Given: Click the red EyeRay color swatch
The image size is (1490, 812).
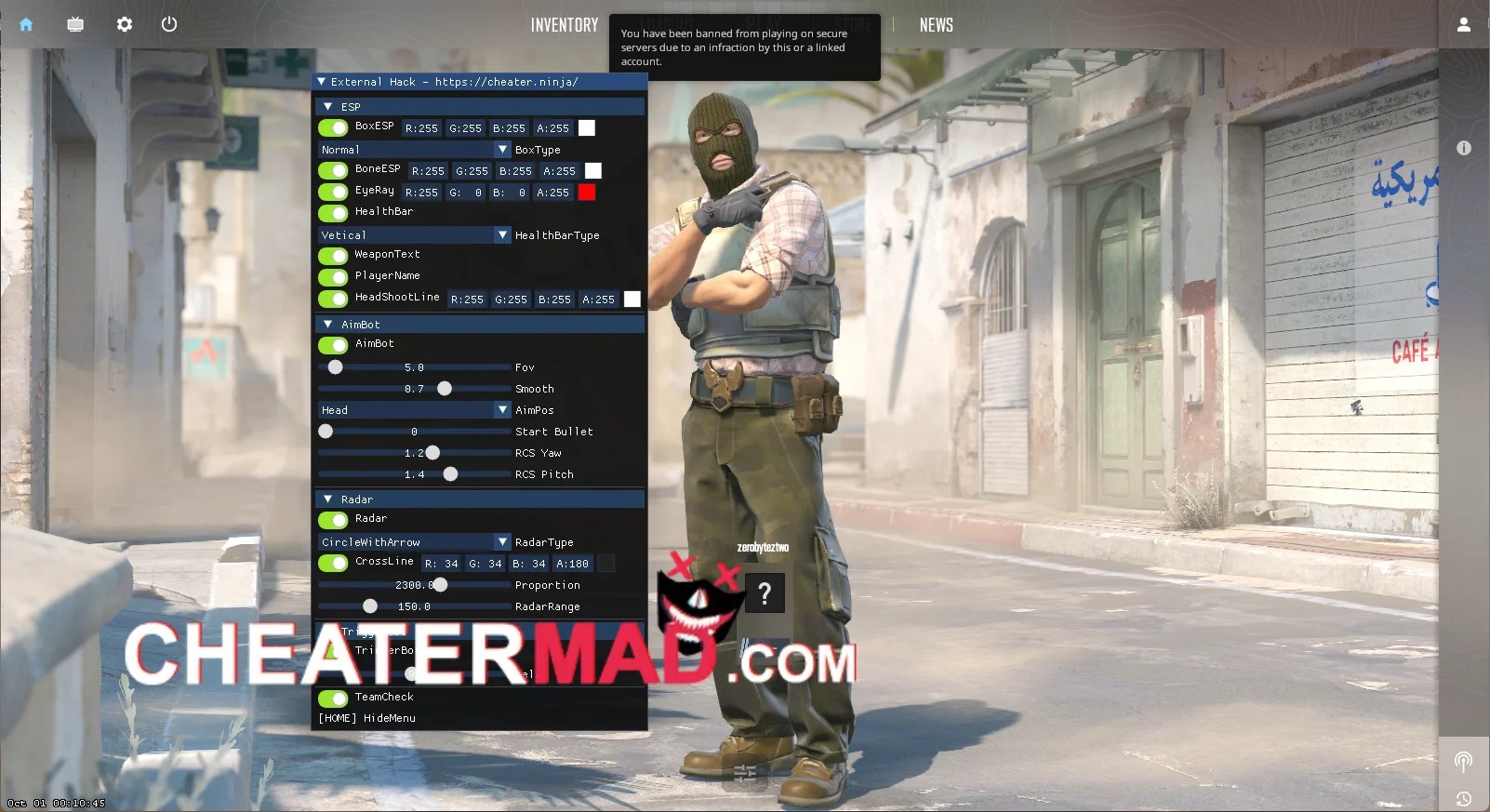Looking at the screenshot, I should point(586,193).
